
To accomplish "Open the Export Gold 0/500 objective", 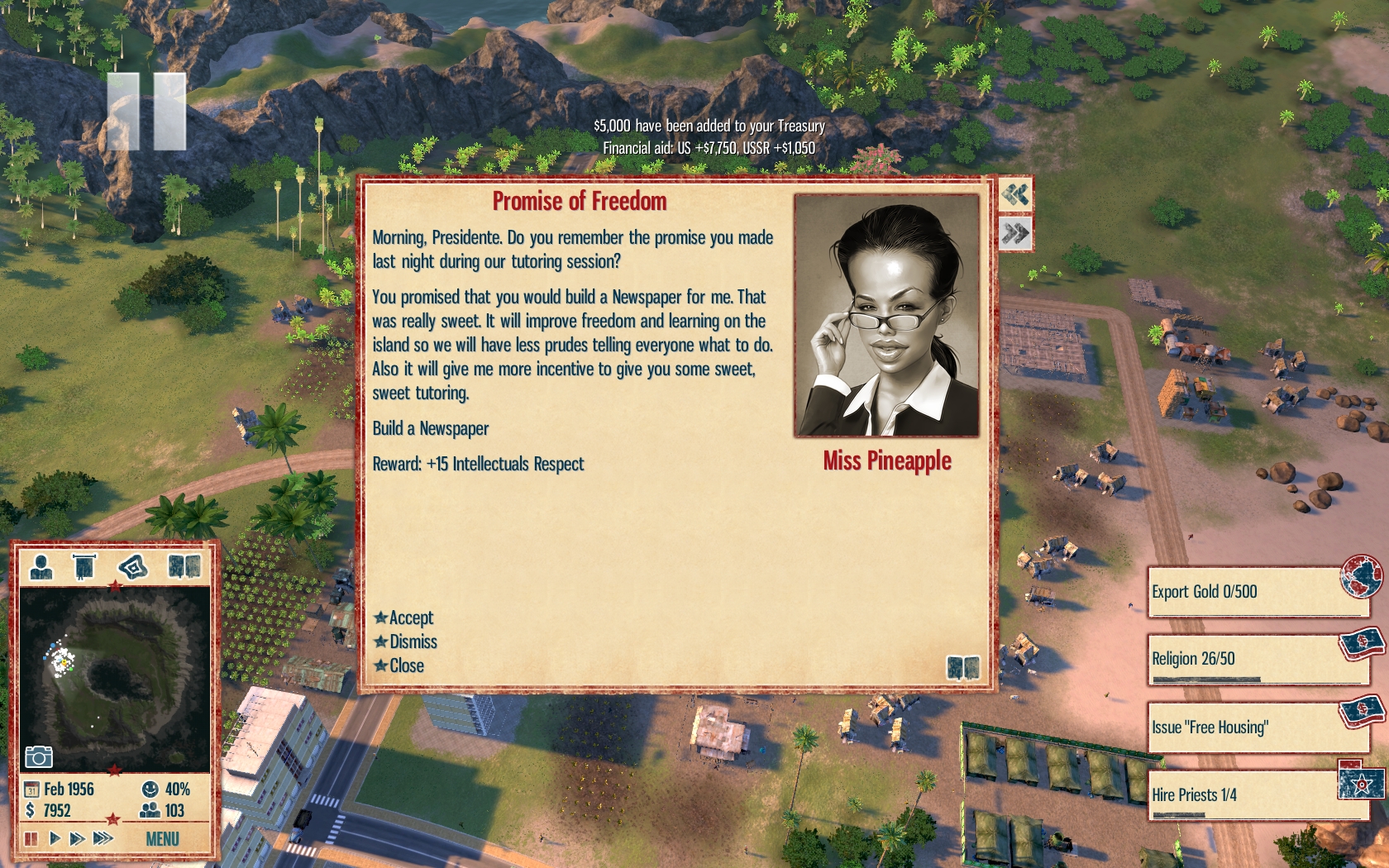I will point(1255,592).
